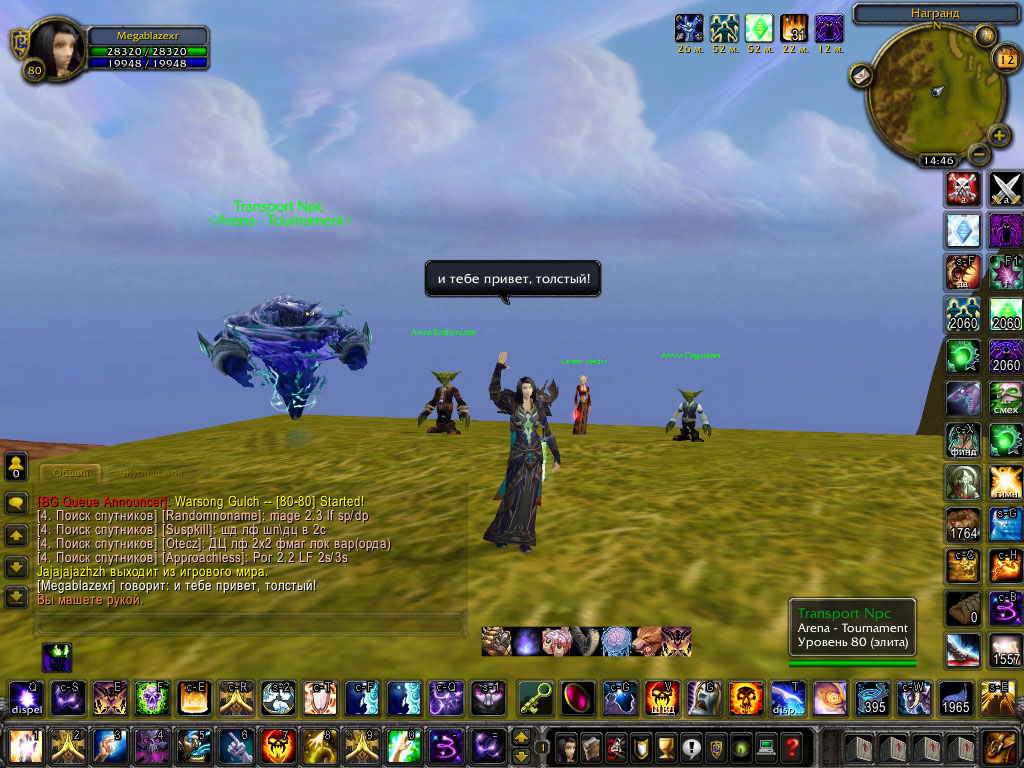This screenshot has width=1024, height=768.
Task: Open the main menu computer icon
Action: point(765,746)
